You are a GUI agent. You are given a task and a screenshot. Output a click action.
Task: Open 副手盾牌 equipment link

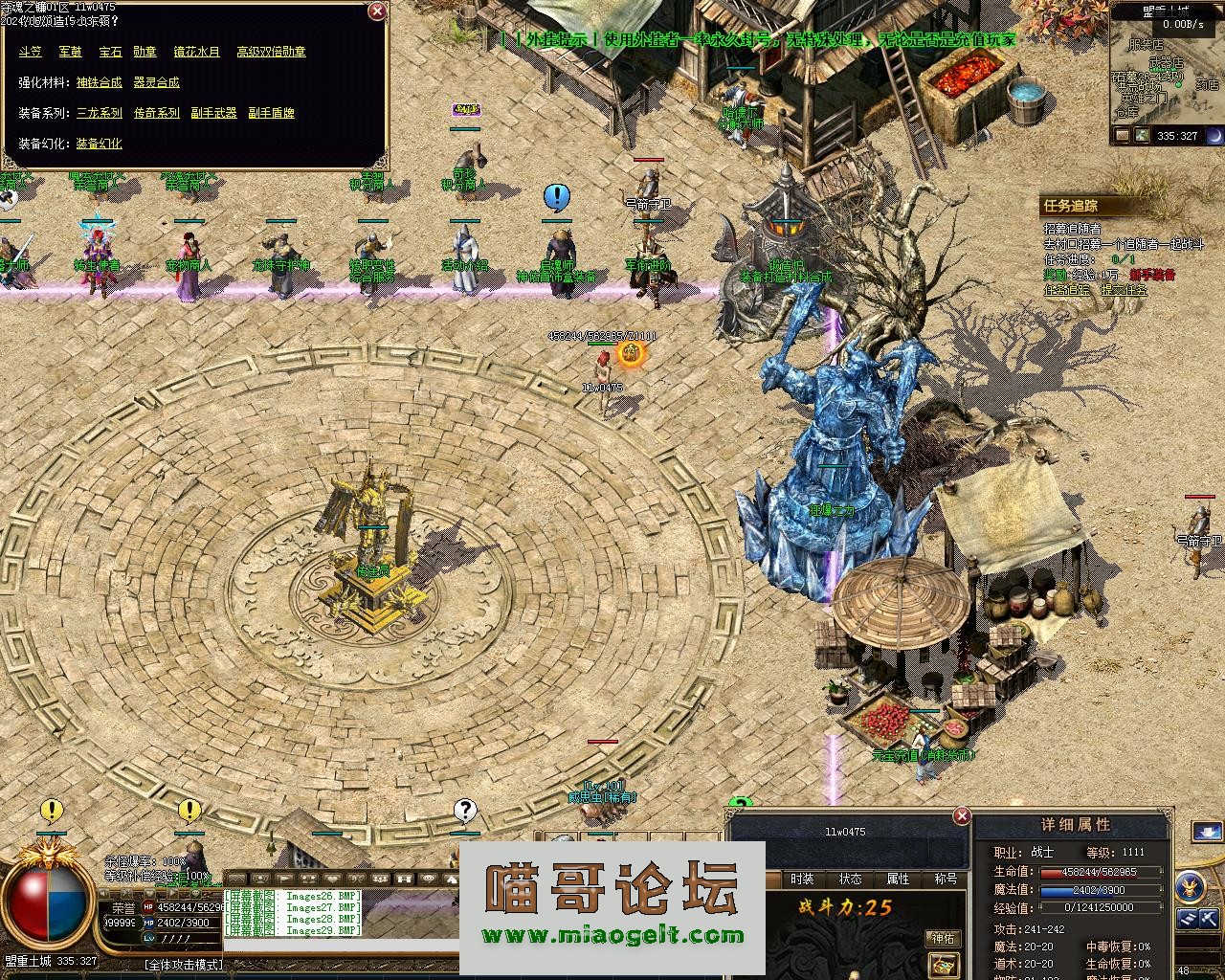(x=271, y=113)
